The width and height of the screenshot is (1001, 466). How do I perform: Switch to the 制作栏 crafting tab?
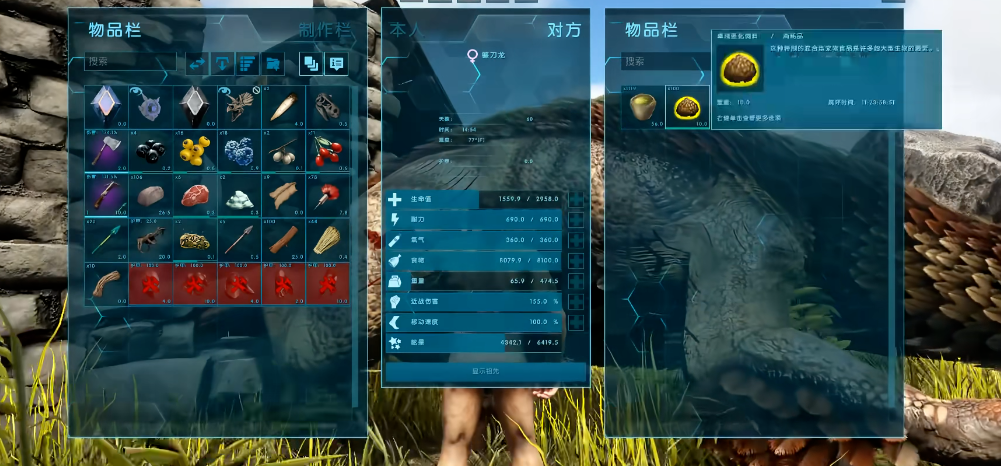click(325, 30)
